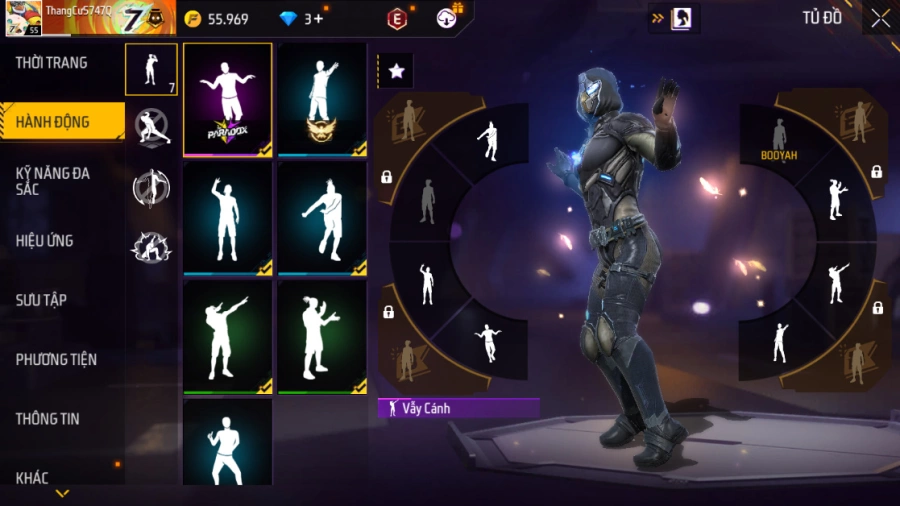Select the Paradox emote tile
Screen dimensions: 900x506
(228, 99)
